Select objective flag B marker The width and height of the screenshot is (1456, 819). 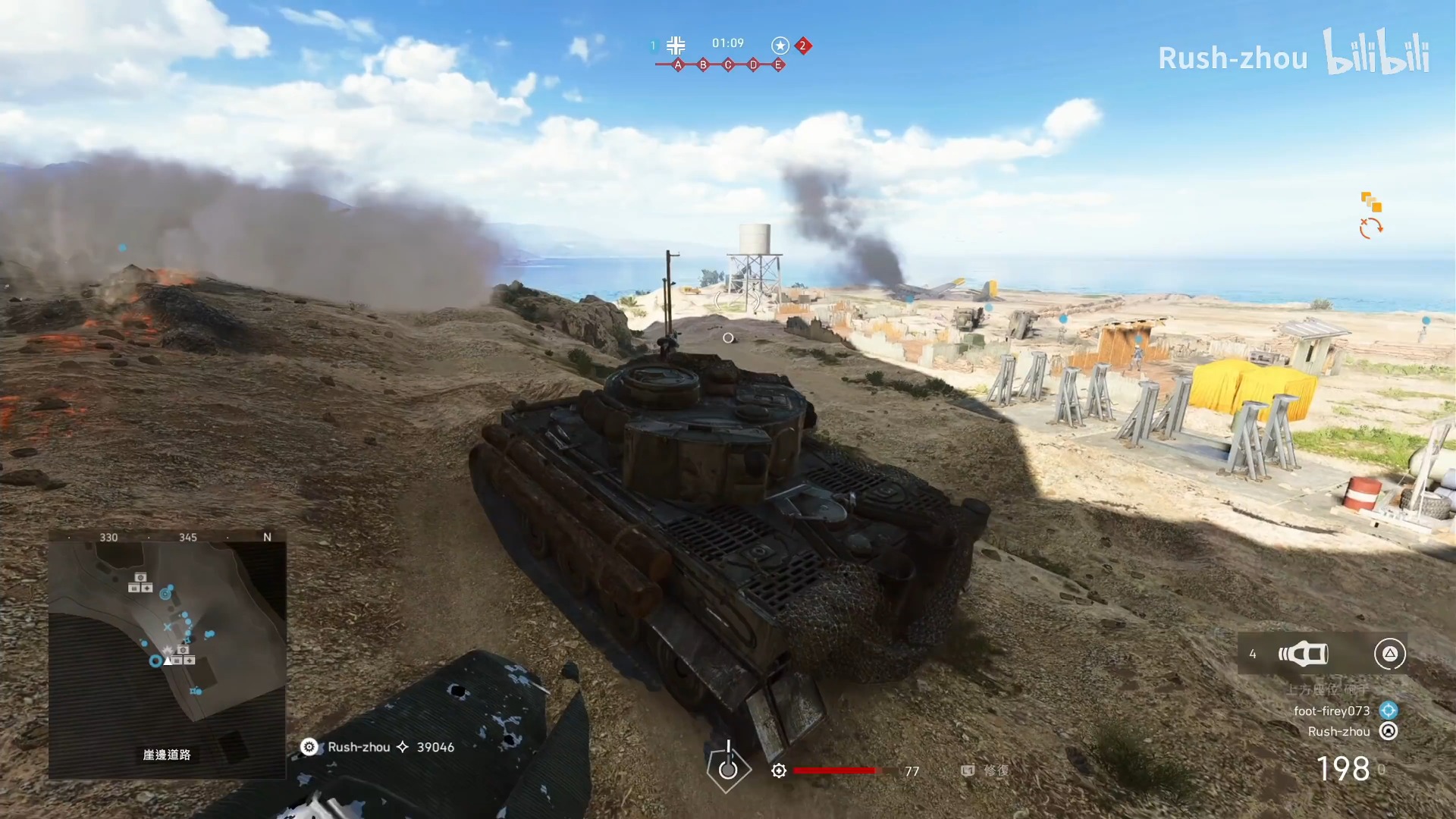[x=703, y=65]
